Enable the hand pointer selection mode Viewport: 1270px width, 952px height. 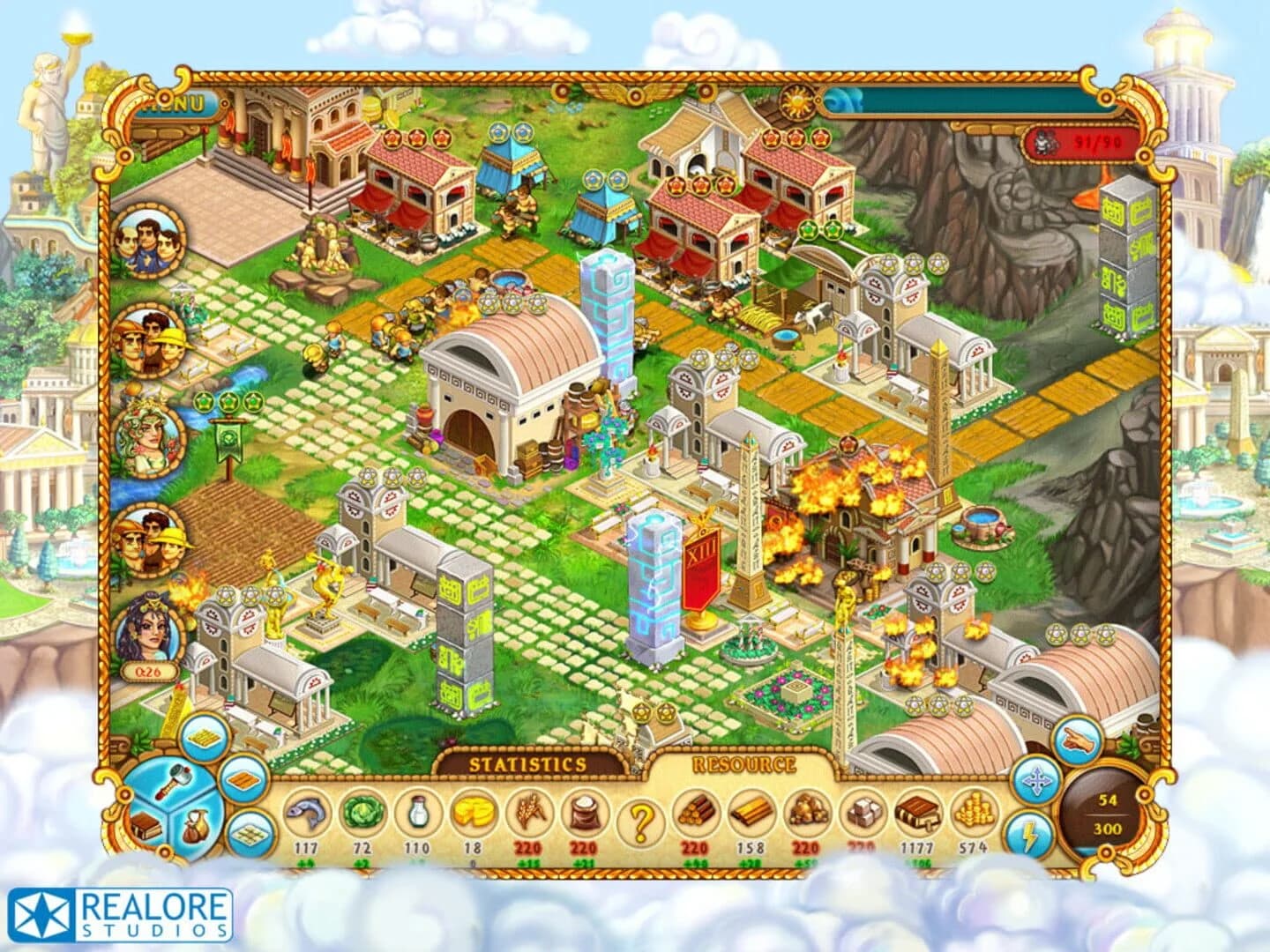pos(1077,740)
